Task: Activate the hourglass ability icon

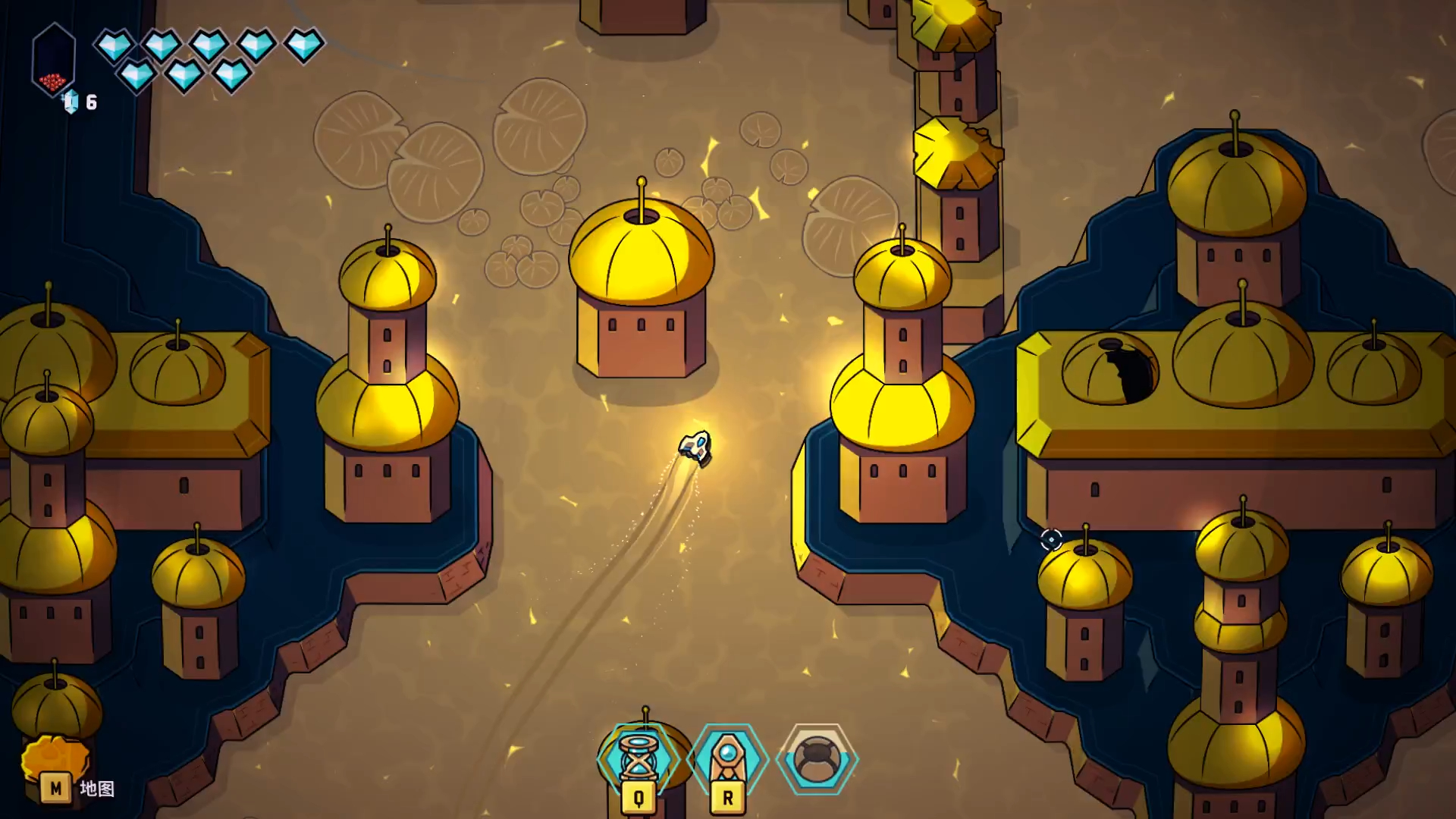Action: click(638, 758)
